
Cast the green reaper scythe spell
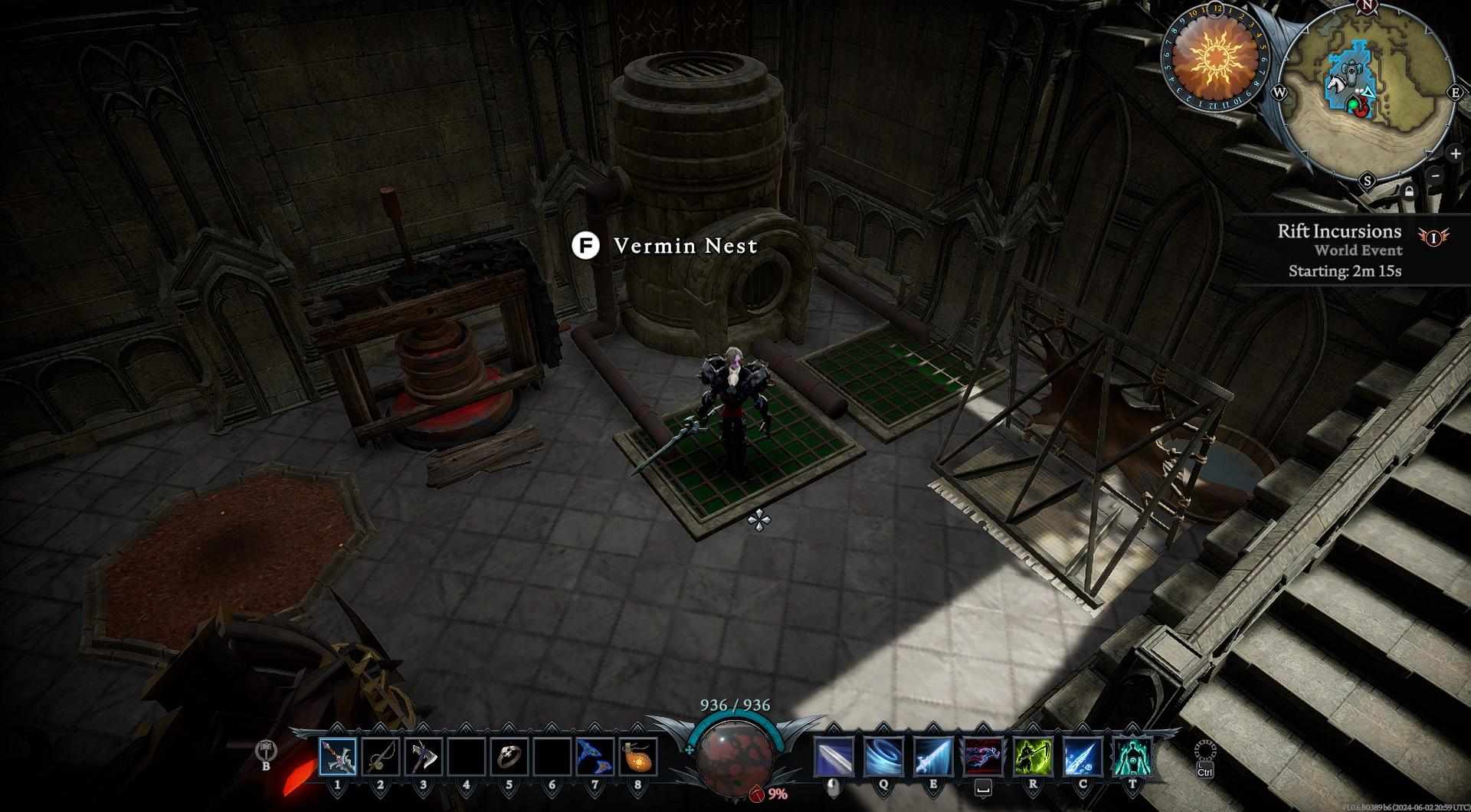[1033, 757]
